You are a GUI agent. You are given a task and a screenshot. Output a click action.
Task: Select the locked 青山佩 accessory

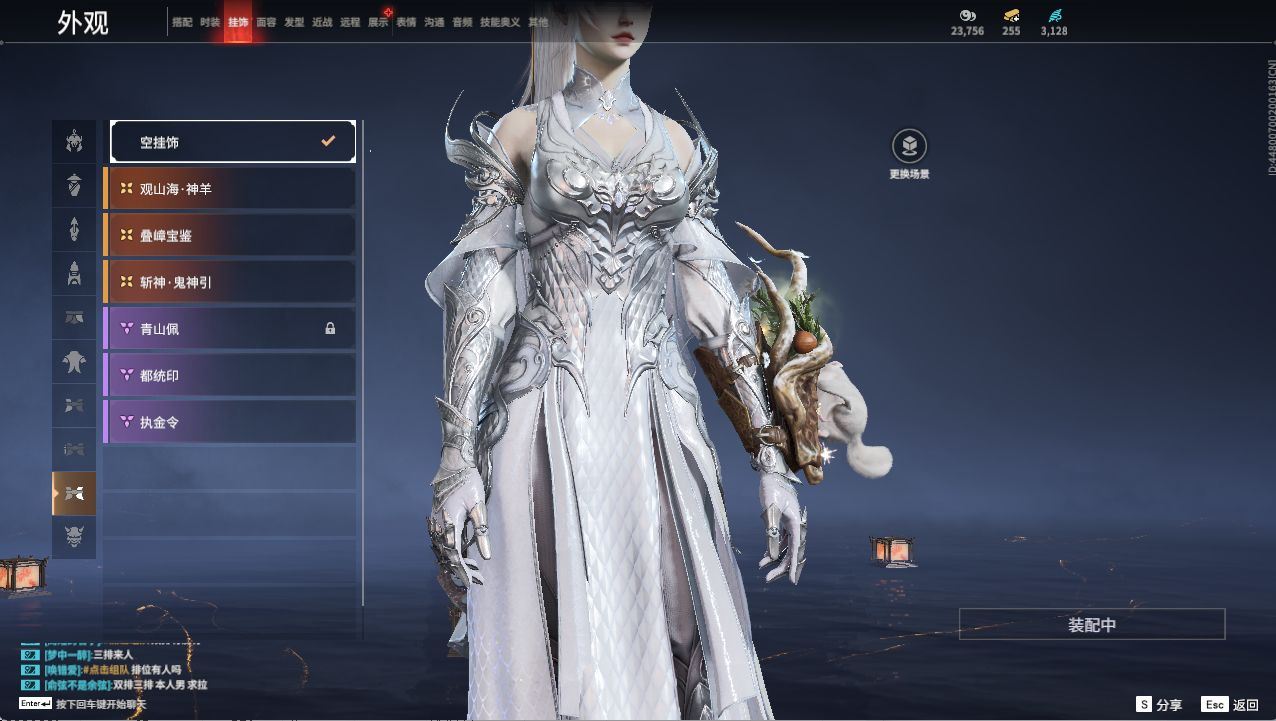[x=230, y=329]
